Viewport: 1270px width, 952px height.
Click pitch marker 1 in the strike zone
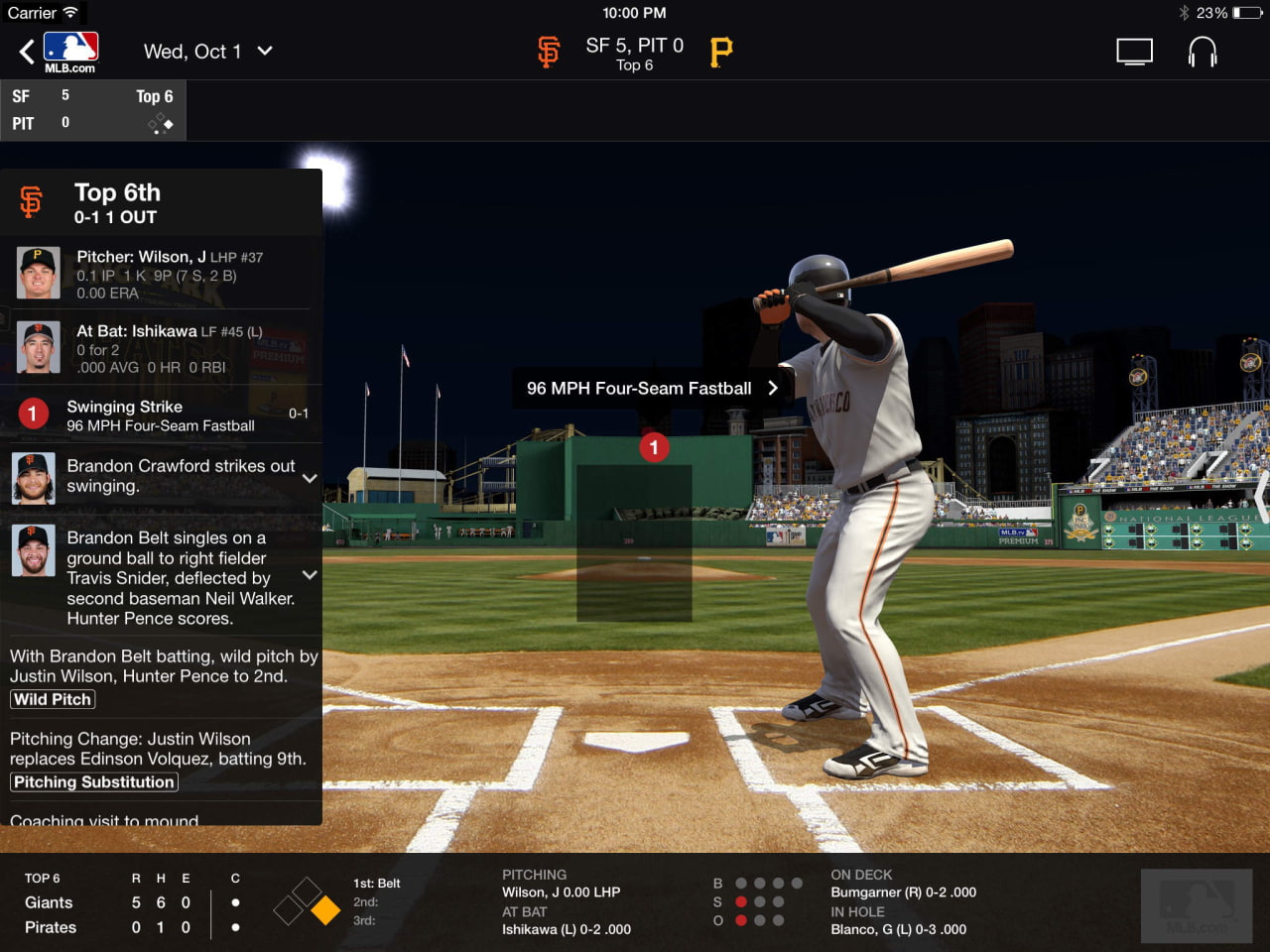654,447
